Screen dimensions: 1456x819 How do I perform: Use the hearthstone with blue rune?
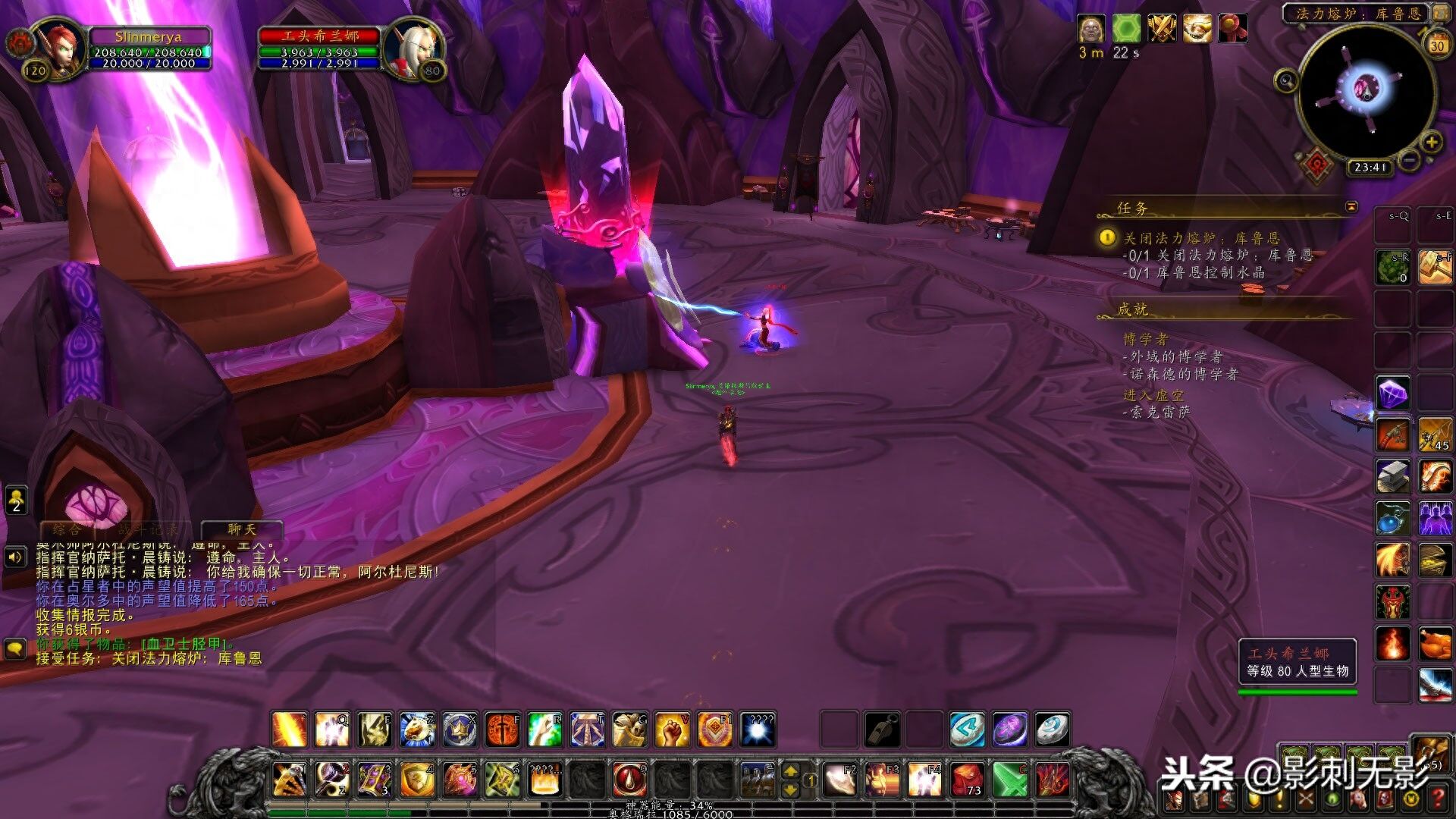(x=968, y=730)
